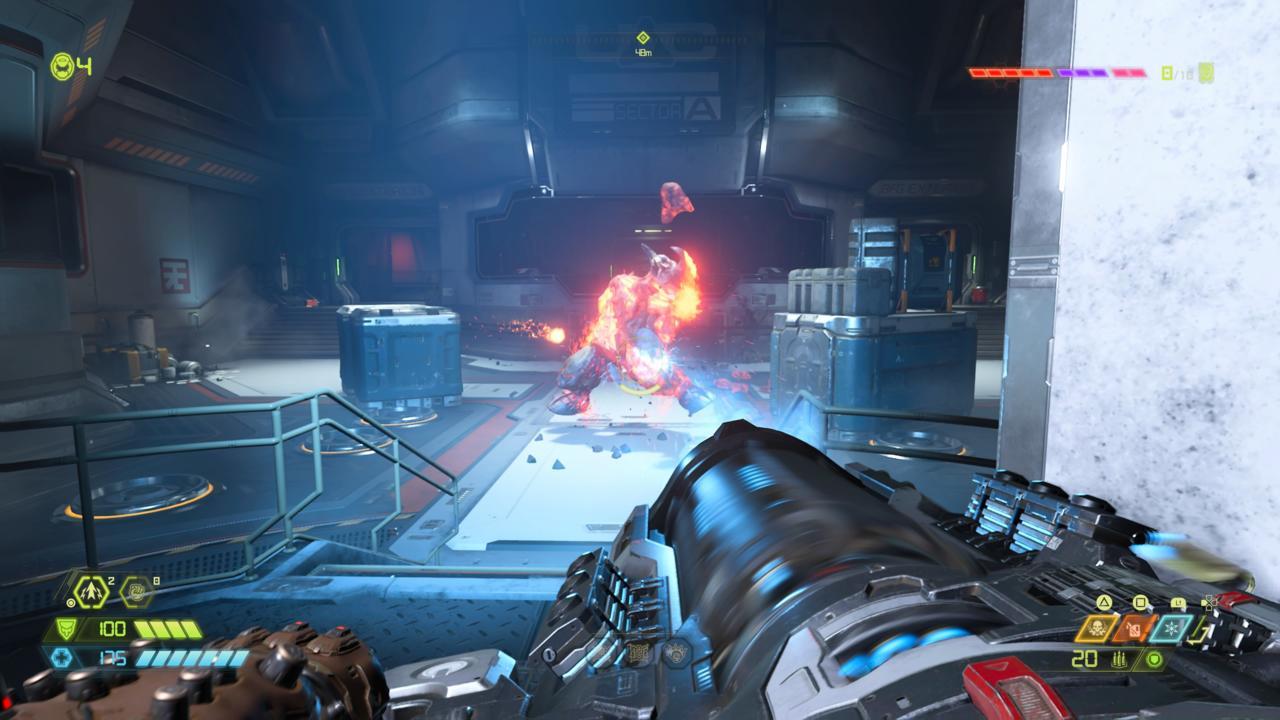Toggle the Triangle button prompt

click(1104, 601)
